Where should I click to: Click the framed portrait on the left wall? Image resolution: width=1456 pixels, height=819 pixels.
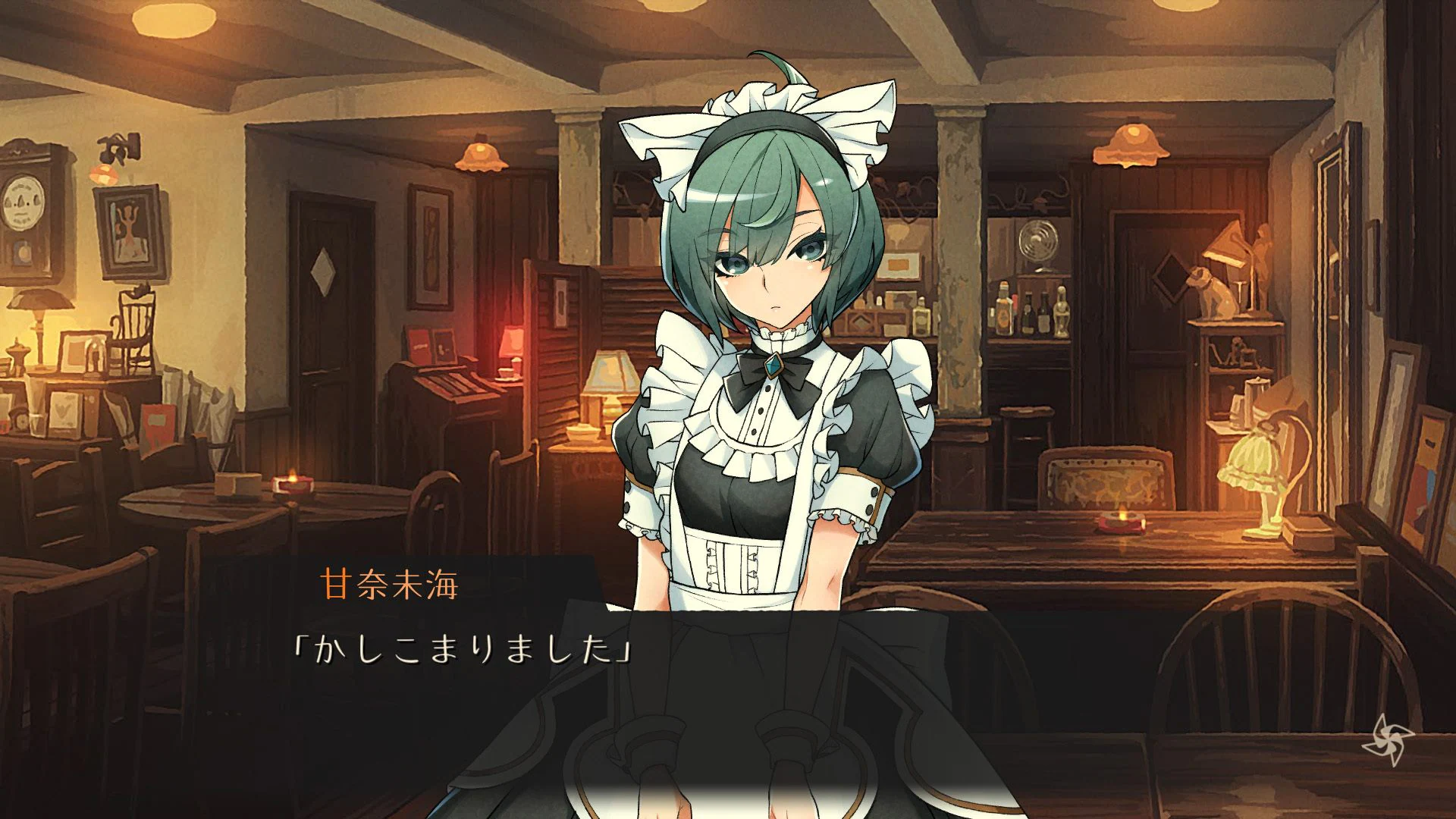[127, 235]
